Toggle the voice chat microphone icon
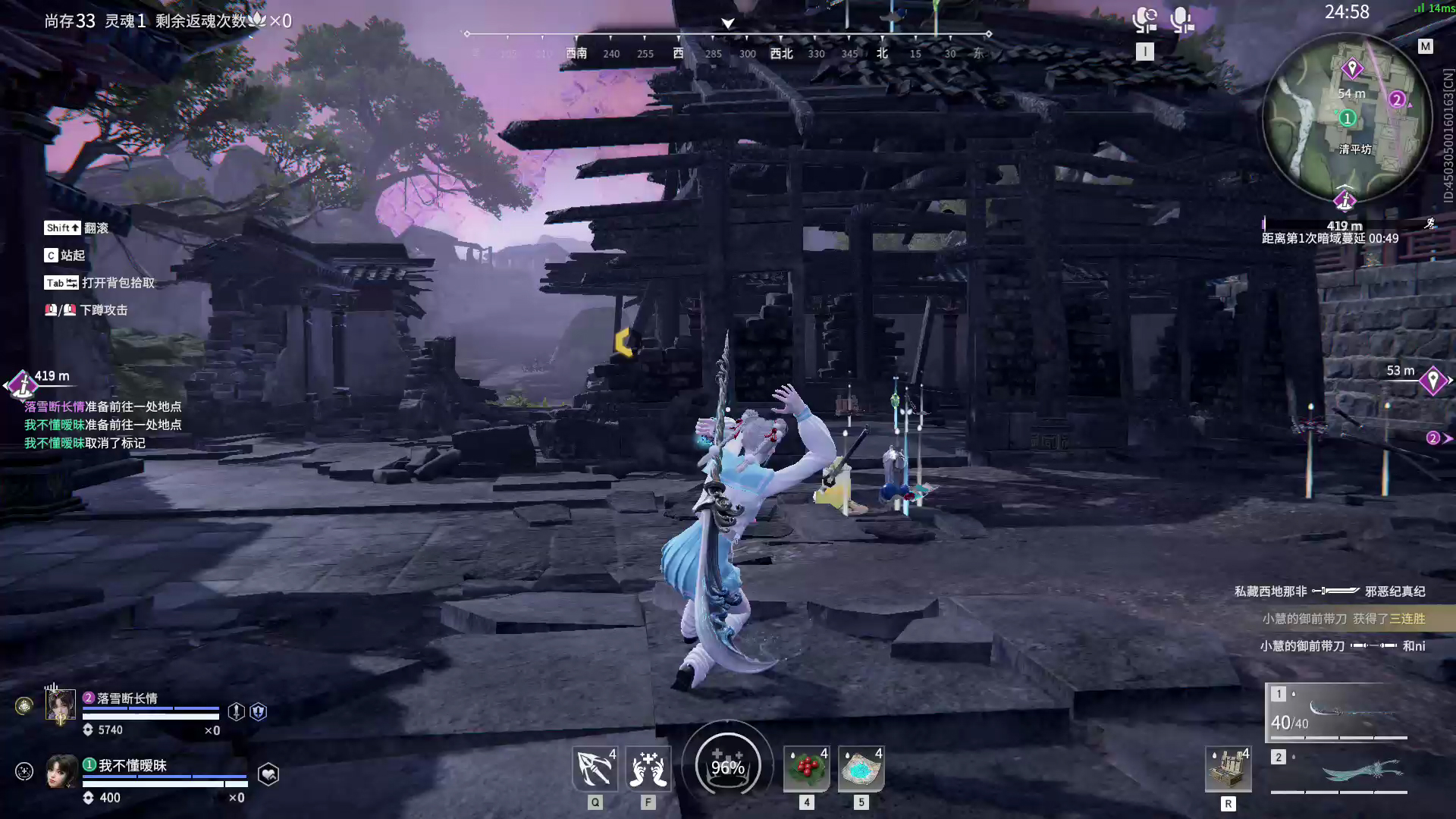This screenshot has height=819, width=1456. [1145, 19]
